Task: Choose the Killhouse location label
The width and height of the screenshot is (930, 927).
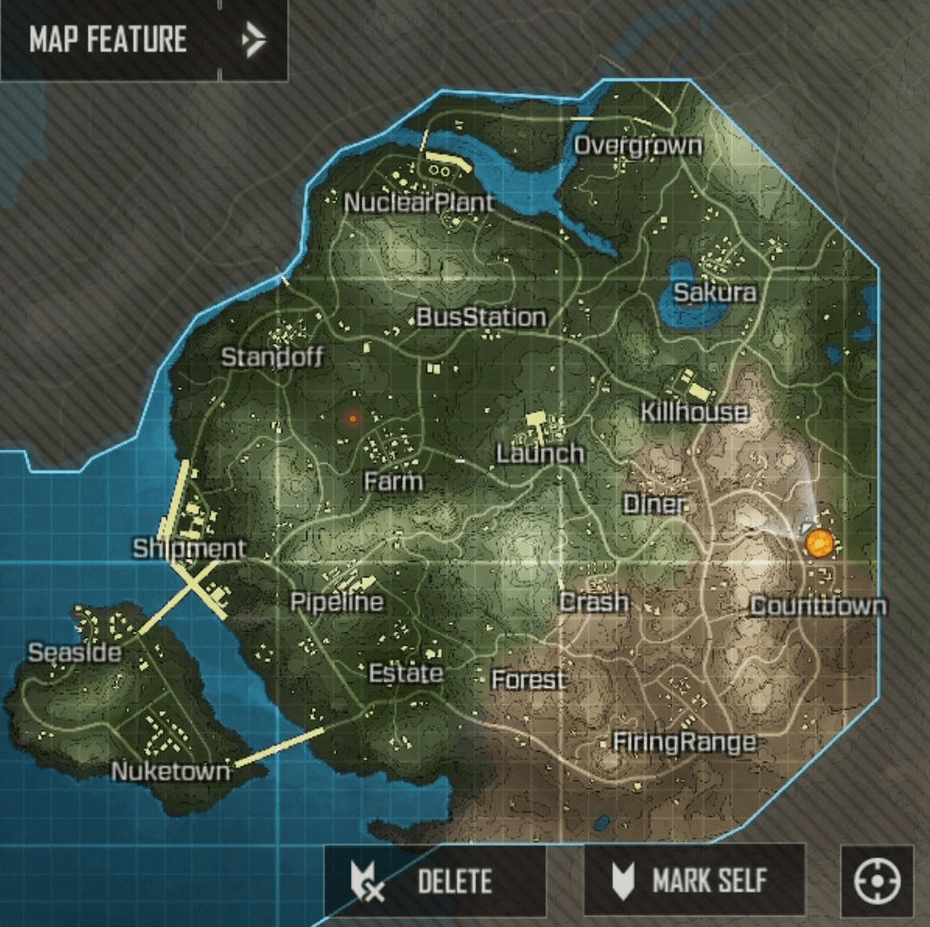Action: pos(693,412)
